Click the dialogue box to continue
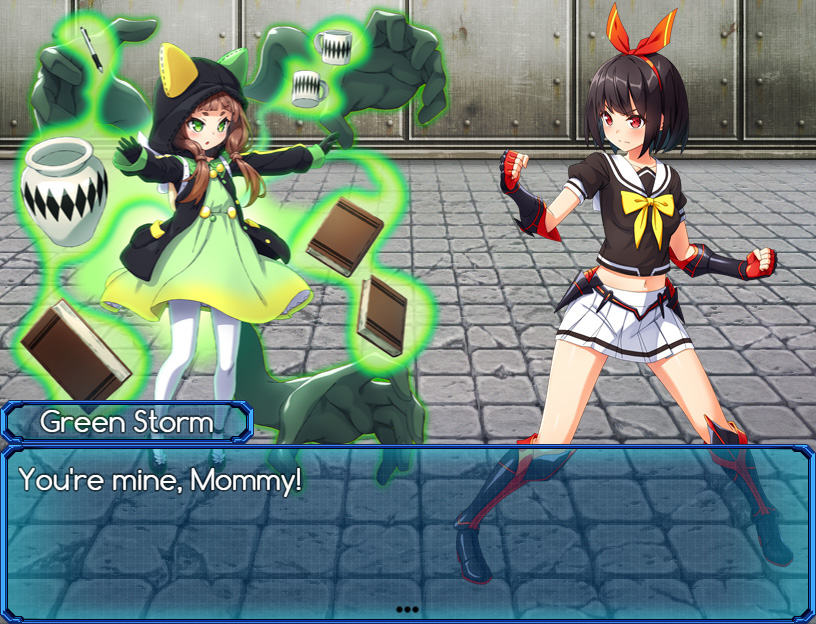This screenshot has width=816, height=624. (x=408, y=530)
